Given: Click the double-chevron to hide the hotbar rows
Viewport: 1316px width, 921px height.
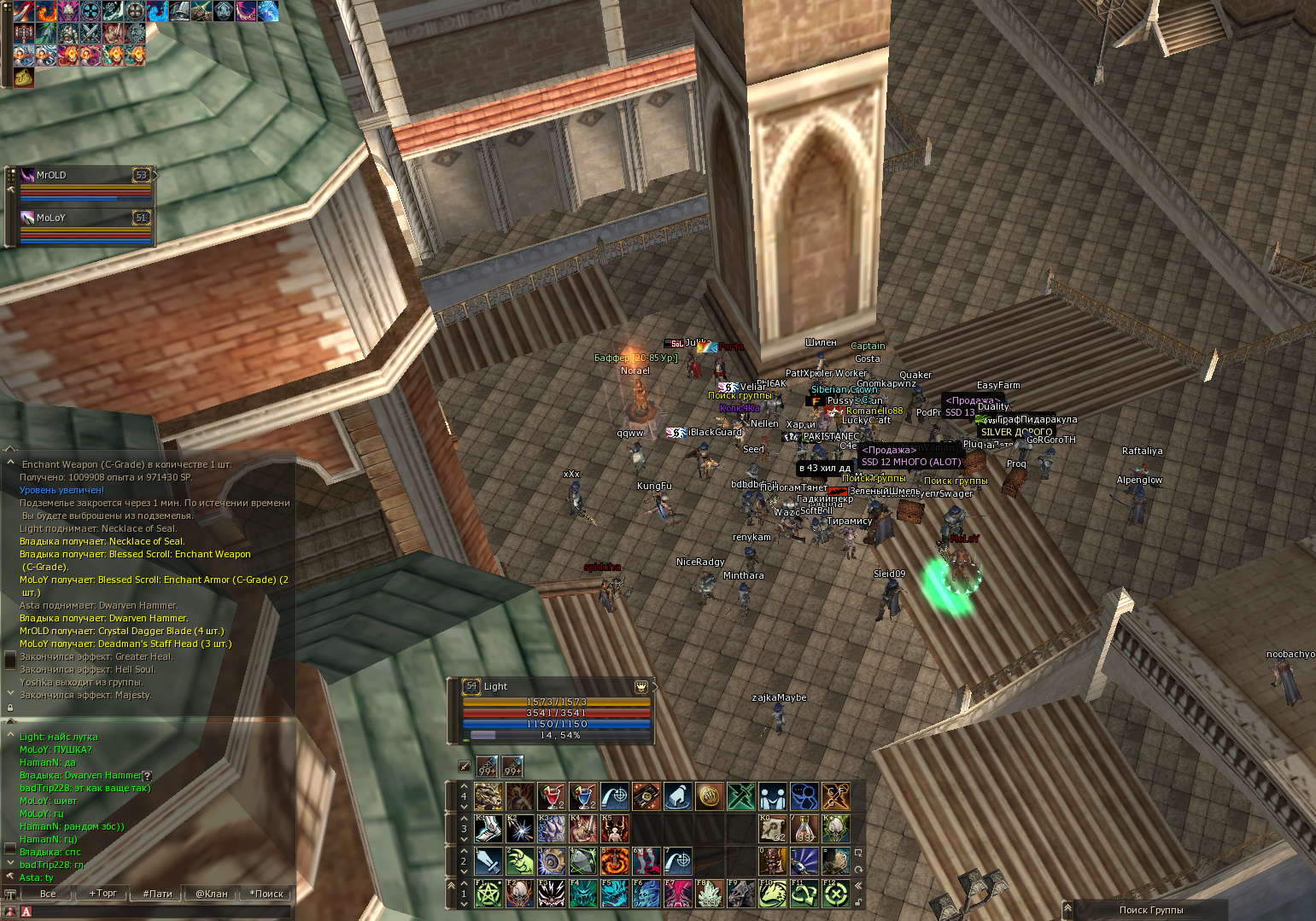Looking at the screenshot, I should 857,884.
